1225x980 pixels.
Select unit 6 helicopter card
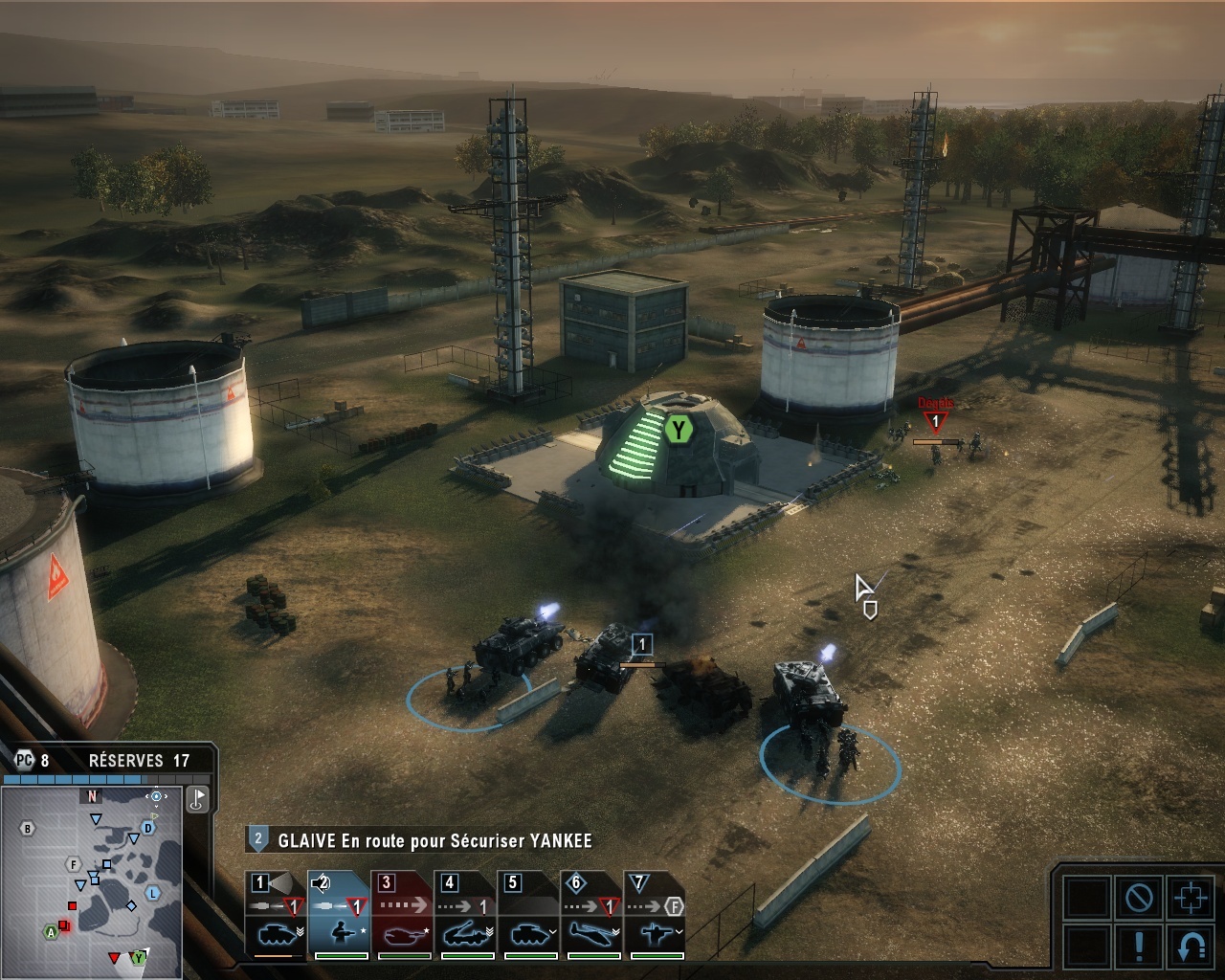coord(591,914)
